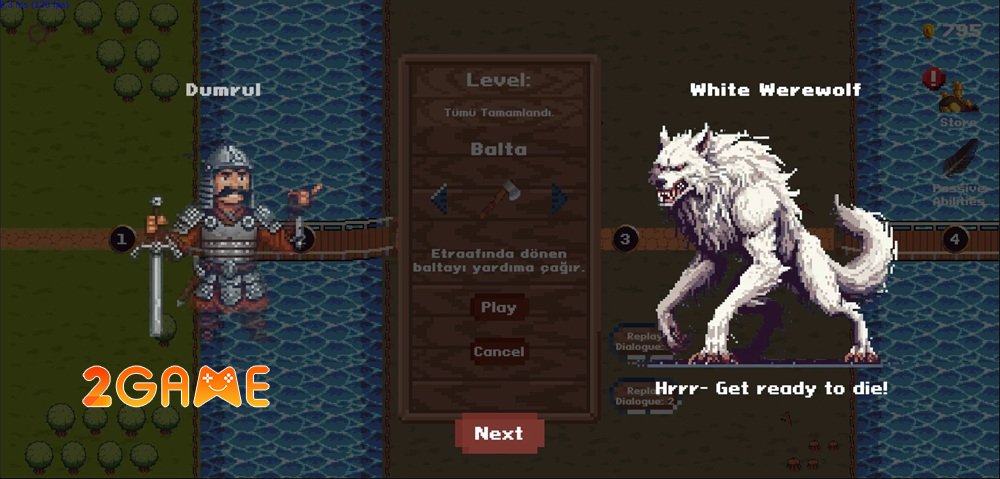The height and width of the screenshot is (479, 1000).
Task: Replay Dialogue 2
Action: 645,396
